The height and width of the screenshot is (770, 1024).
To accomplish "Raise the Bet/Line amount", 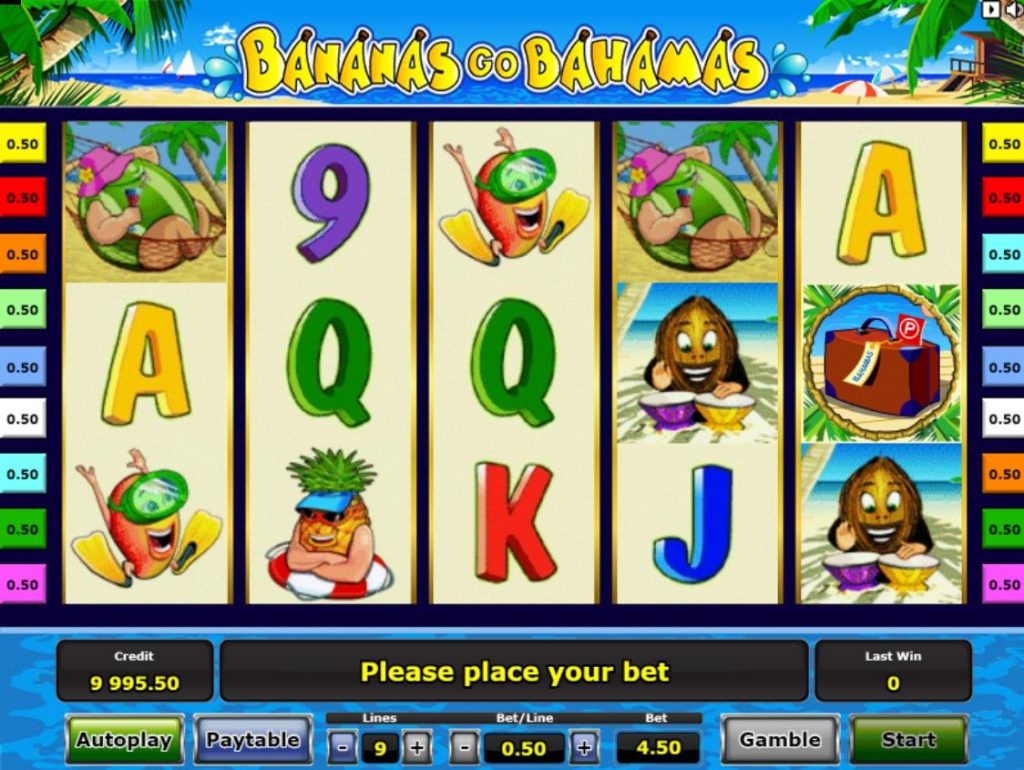I will 584,747.
